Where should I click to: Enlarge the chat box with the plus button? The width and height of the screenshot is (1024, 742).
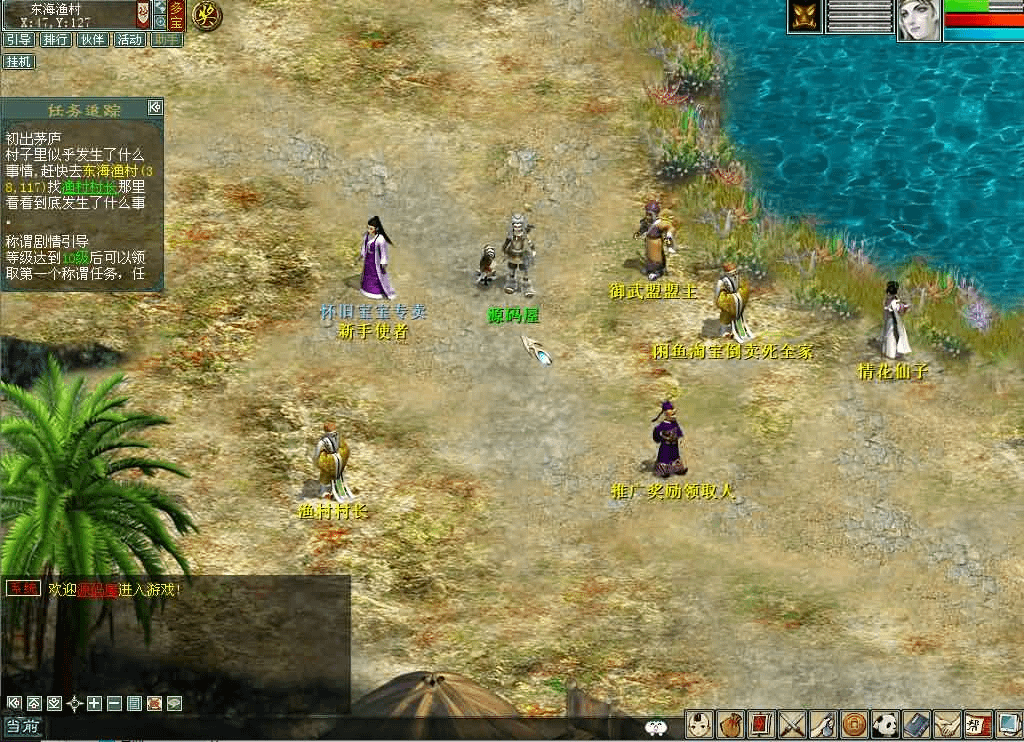[94, 703]
